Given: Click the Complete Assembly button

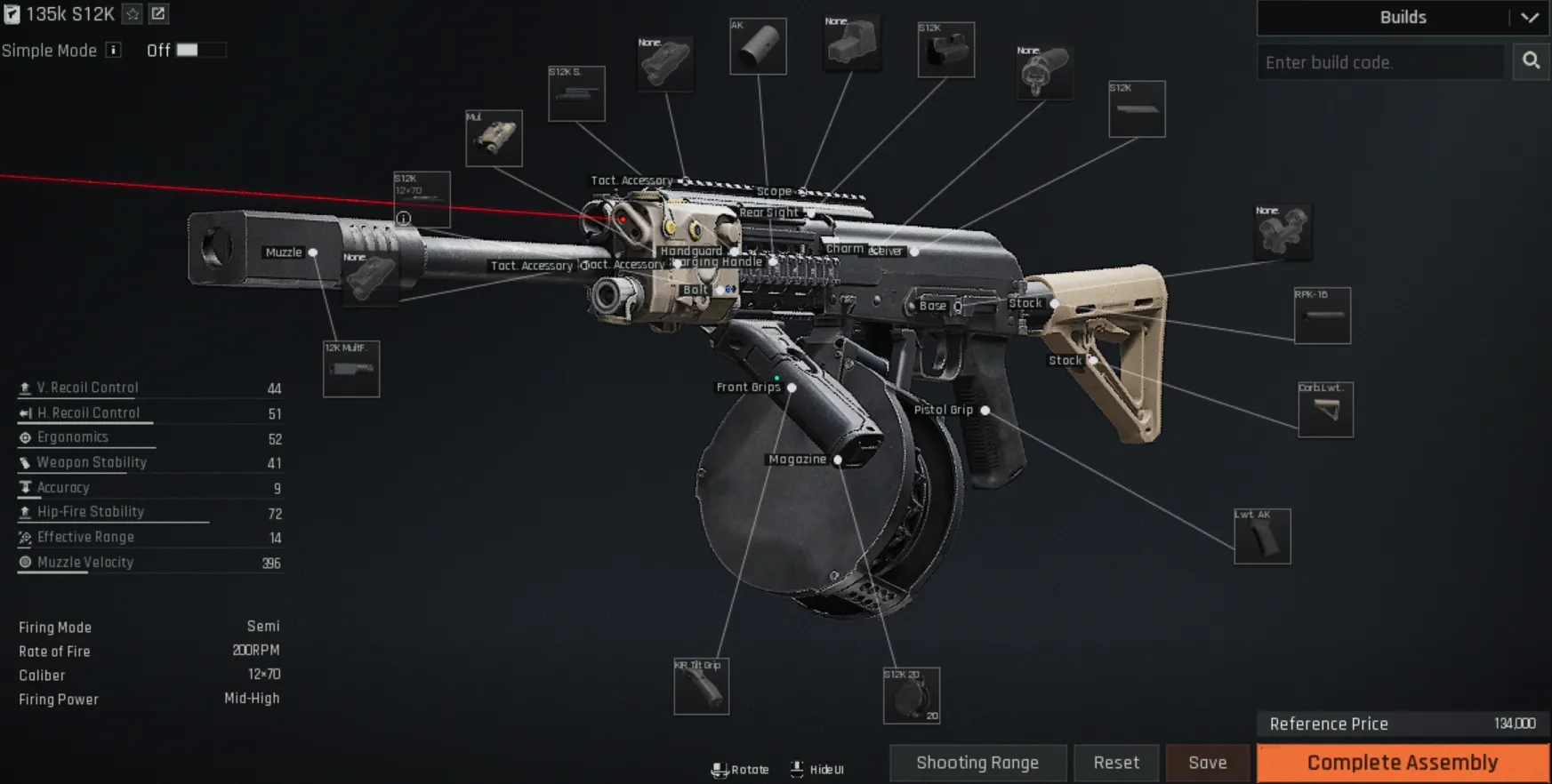Looking at the screenshot, I should click(1403, 763).
